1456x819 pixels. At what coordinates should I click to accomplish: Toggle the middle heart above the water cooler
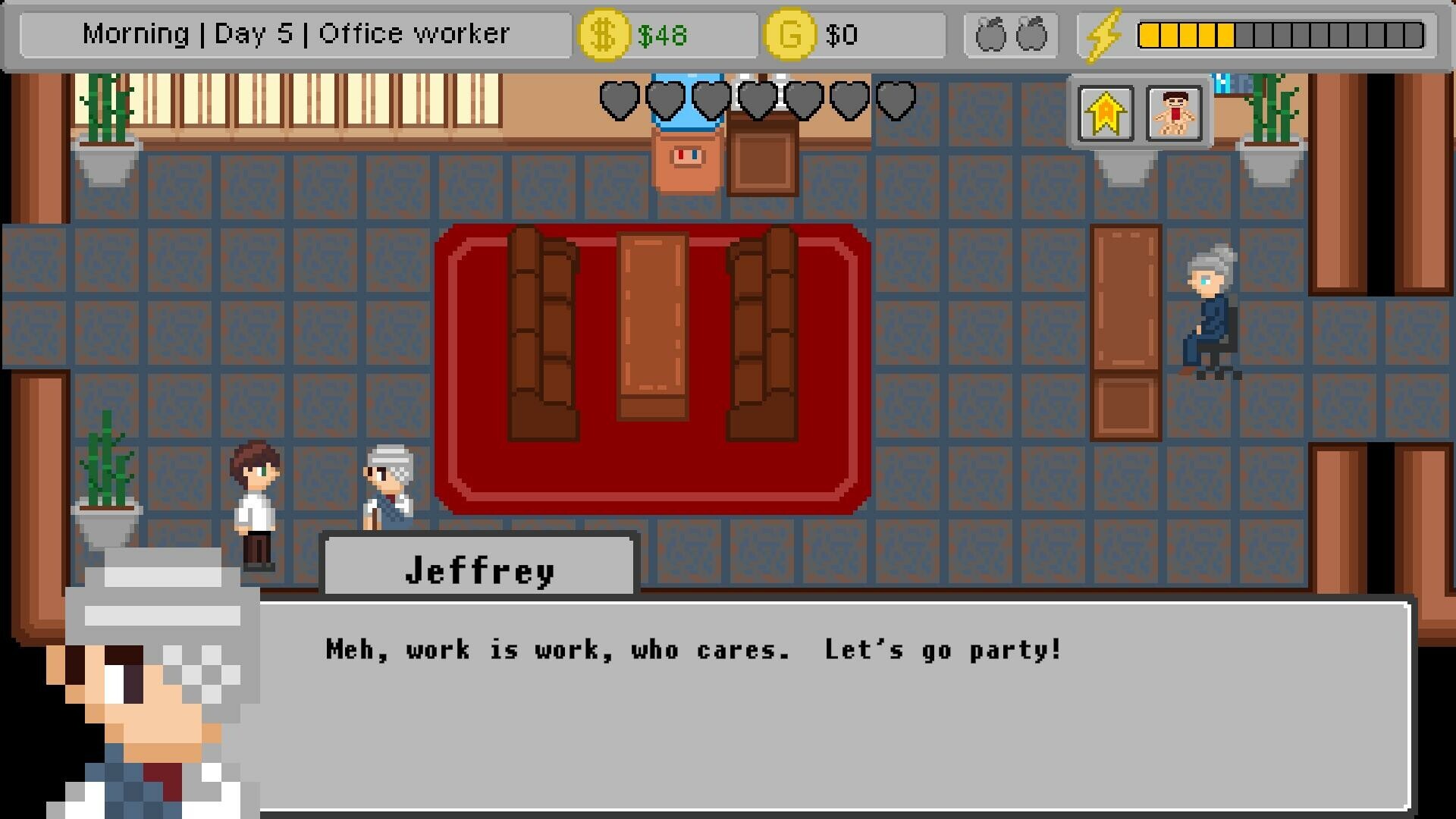pos(755,99)
